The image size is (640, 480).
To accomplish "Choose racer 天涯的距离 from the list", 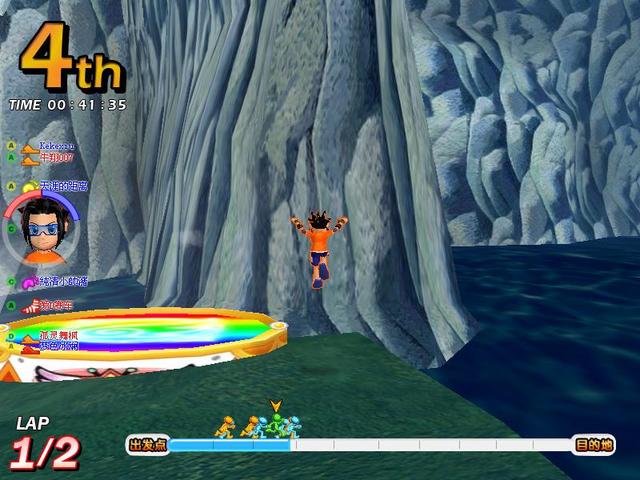I will click(63, 186).
